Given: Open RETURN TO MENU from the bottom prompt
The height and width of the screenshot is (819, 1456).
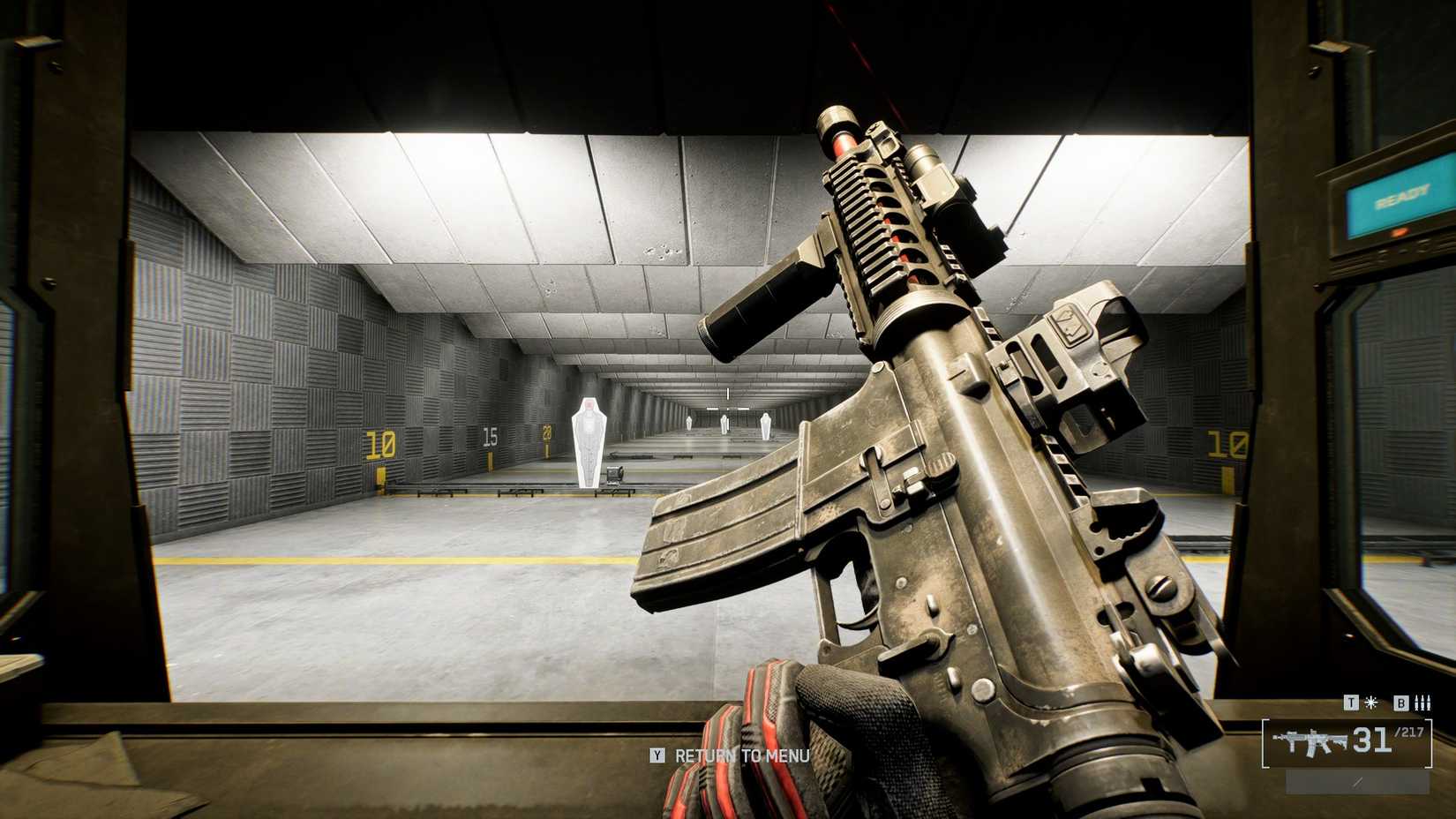Looking at the screenshot, I should point(741,756).
